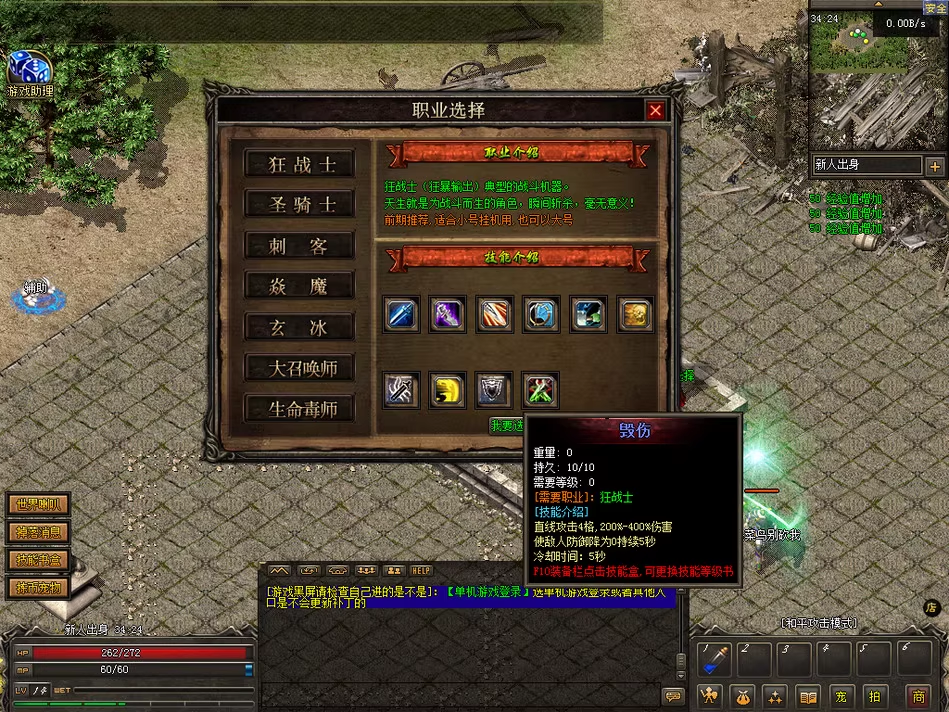This screenshot has width=949, height=712.
Task: Open the red 商 shop button
Action: click(x=917, y=695)
